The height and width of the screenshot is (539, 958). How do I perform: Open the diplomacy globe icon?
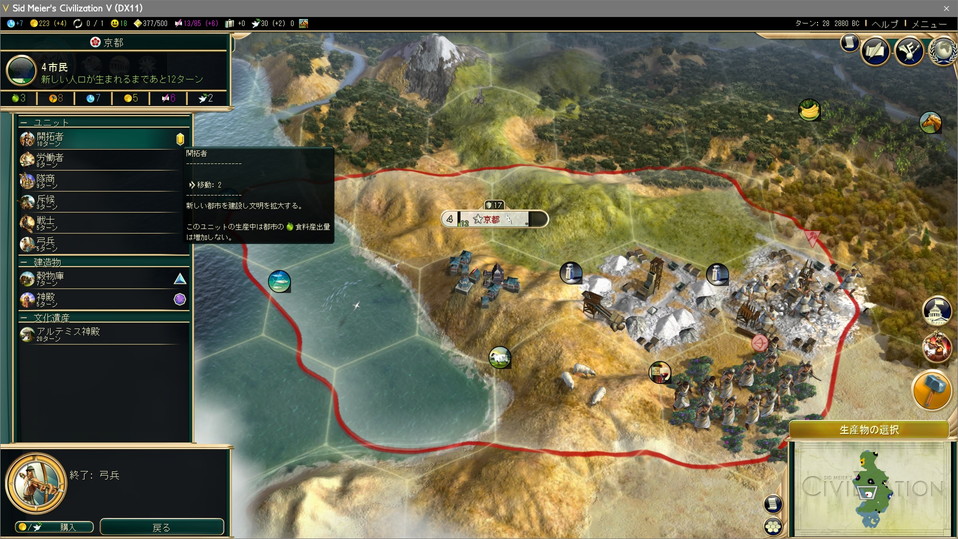[x=942, y=50]
